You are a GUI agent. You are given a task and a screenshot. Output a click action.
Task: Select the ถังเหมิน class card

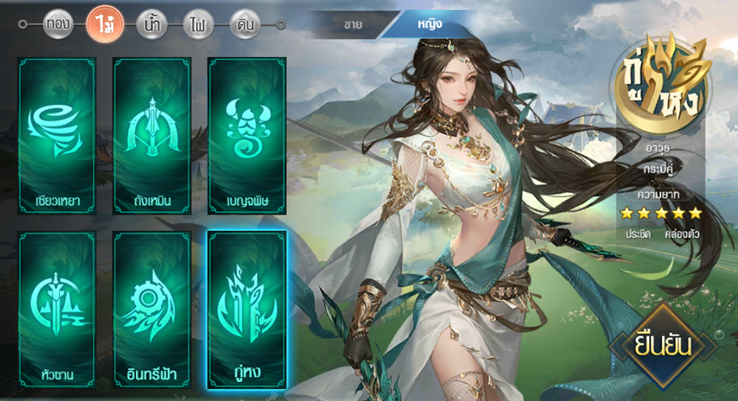coord(151,136)
